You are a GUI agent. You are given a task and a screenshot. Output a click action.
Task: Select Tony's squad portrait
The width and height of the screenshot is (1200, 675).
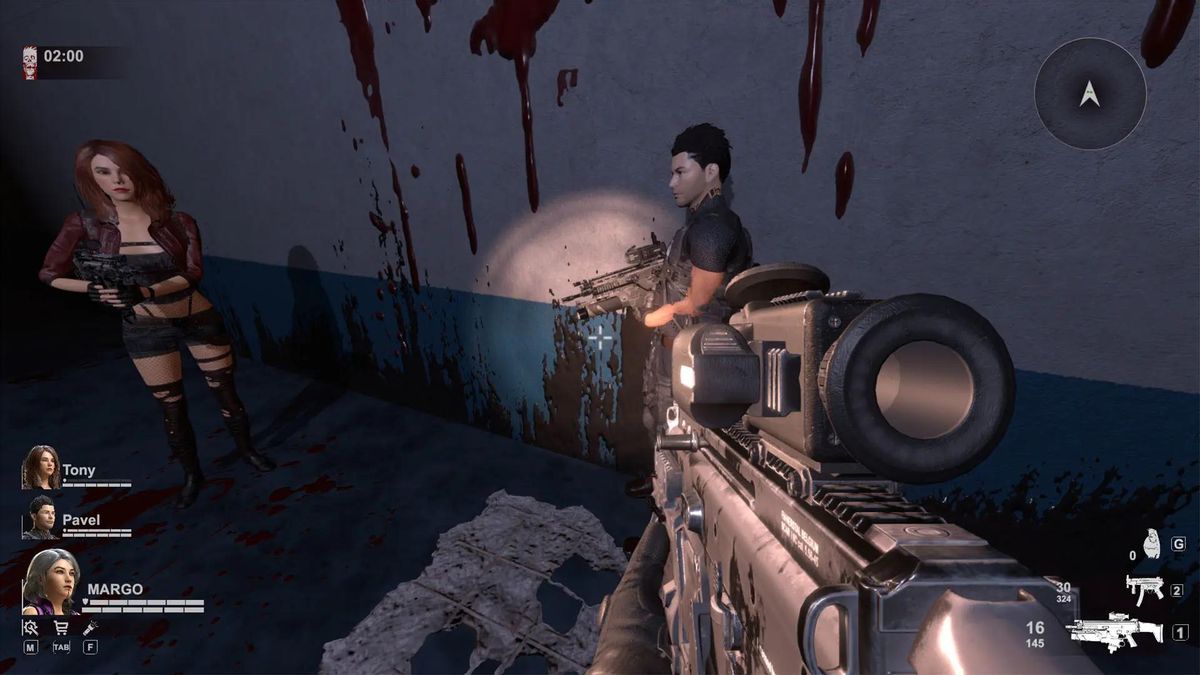point(41,467)
